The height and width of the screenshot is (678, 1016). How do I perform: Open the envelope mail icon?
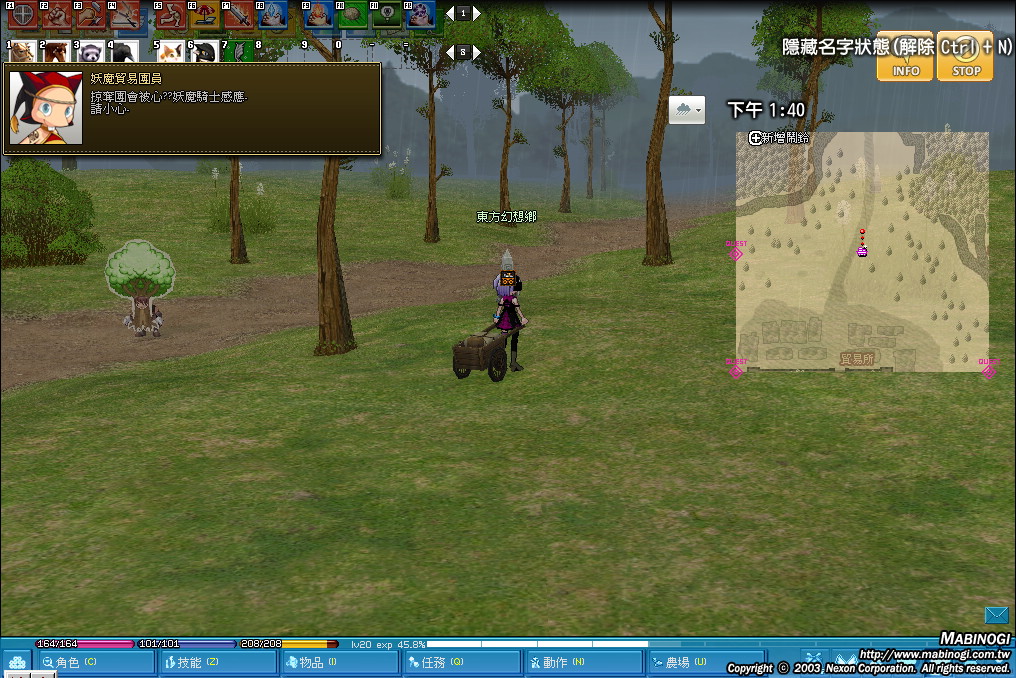click(996, 615)
